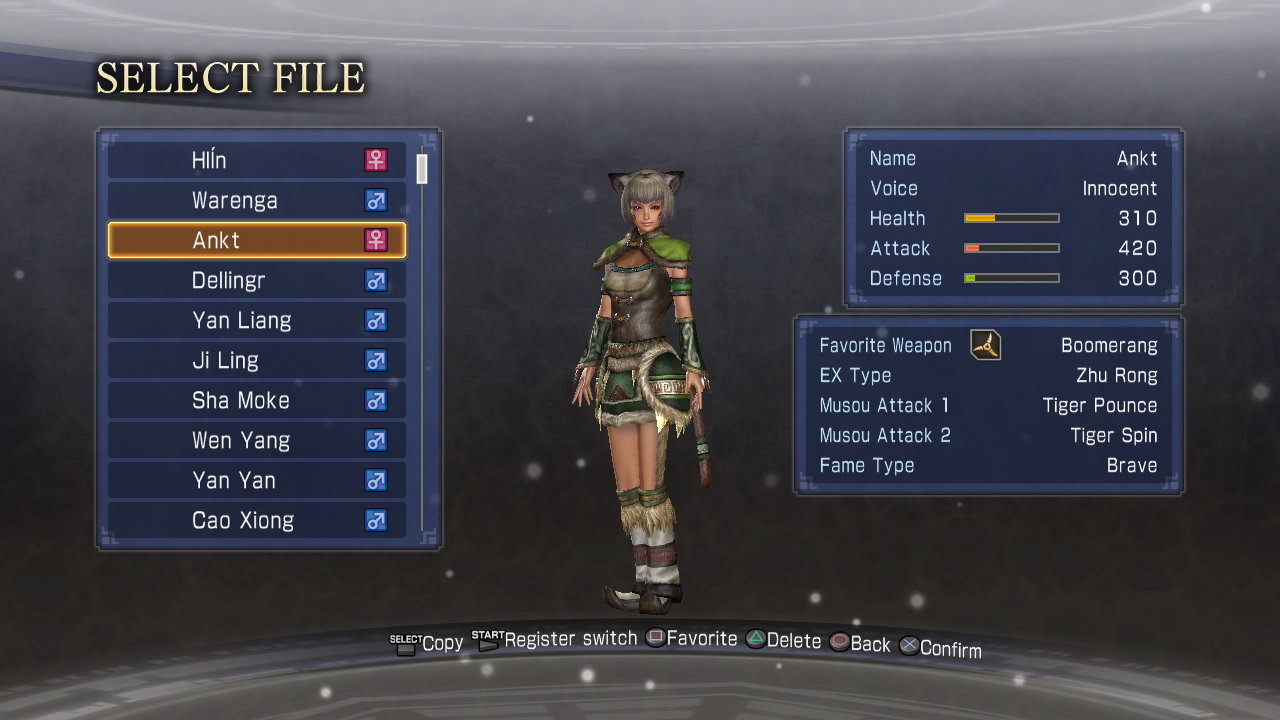Viewport: 1280px width, 720px height.
Task: Select the Sha Moke entry
Action: click(256, 400)
